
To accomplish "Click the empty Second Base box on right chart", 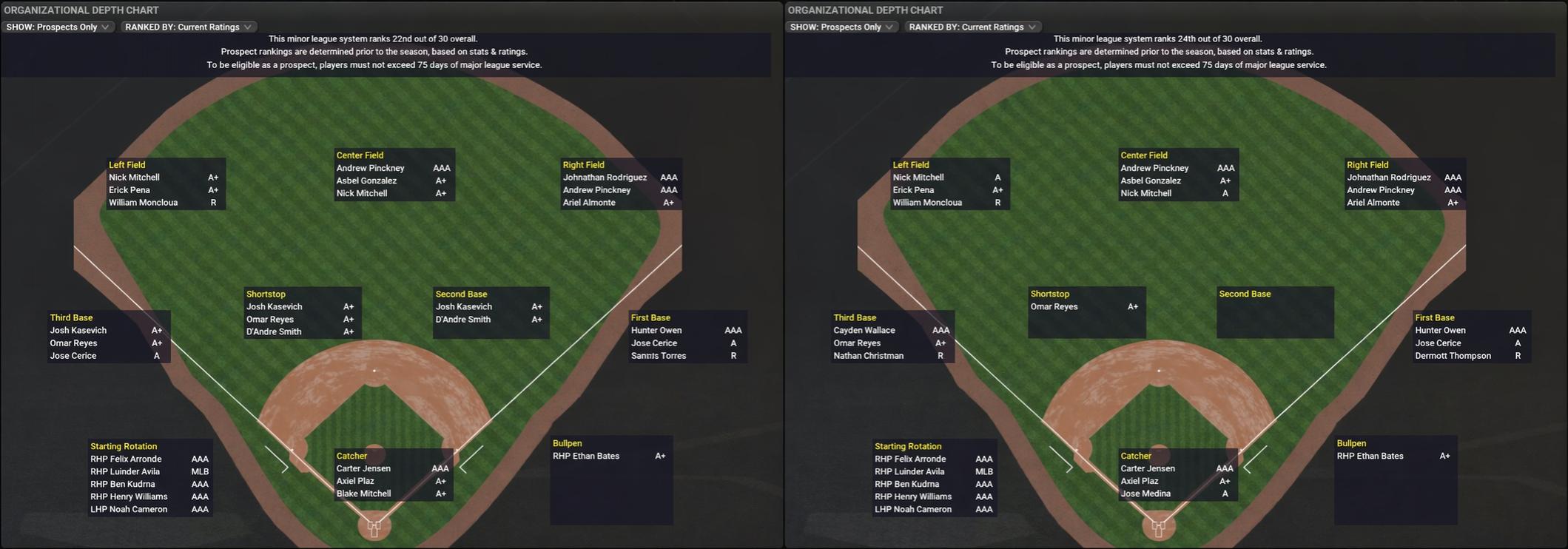I will pos(1274,311).
